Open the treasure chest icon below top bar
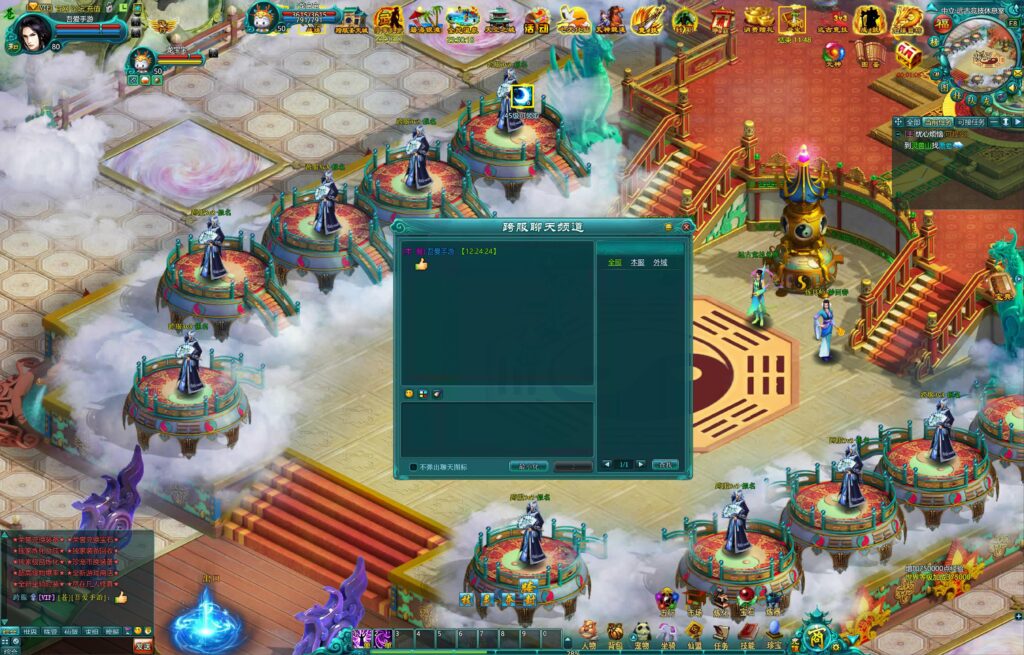This screenshot has width=1024, height=655. pos(908,54)
